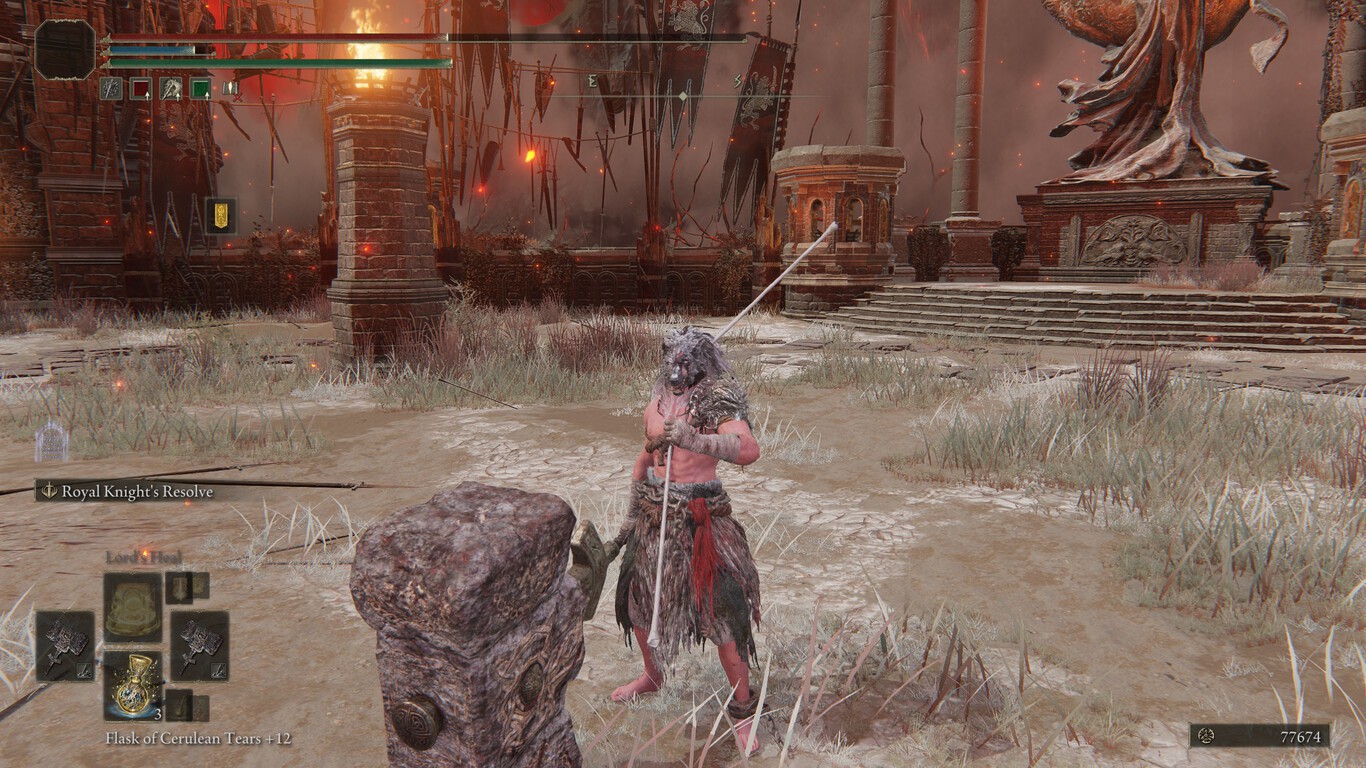The height and width of the screenshot is (768, 1366).
Task: Click the weapon buff status effect icon
Action: (111, 89)
